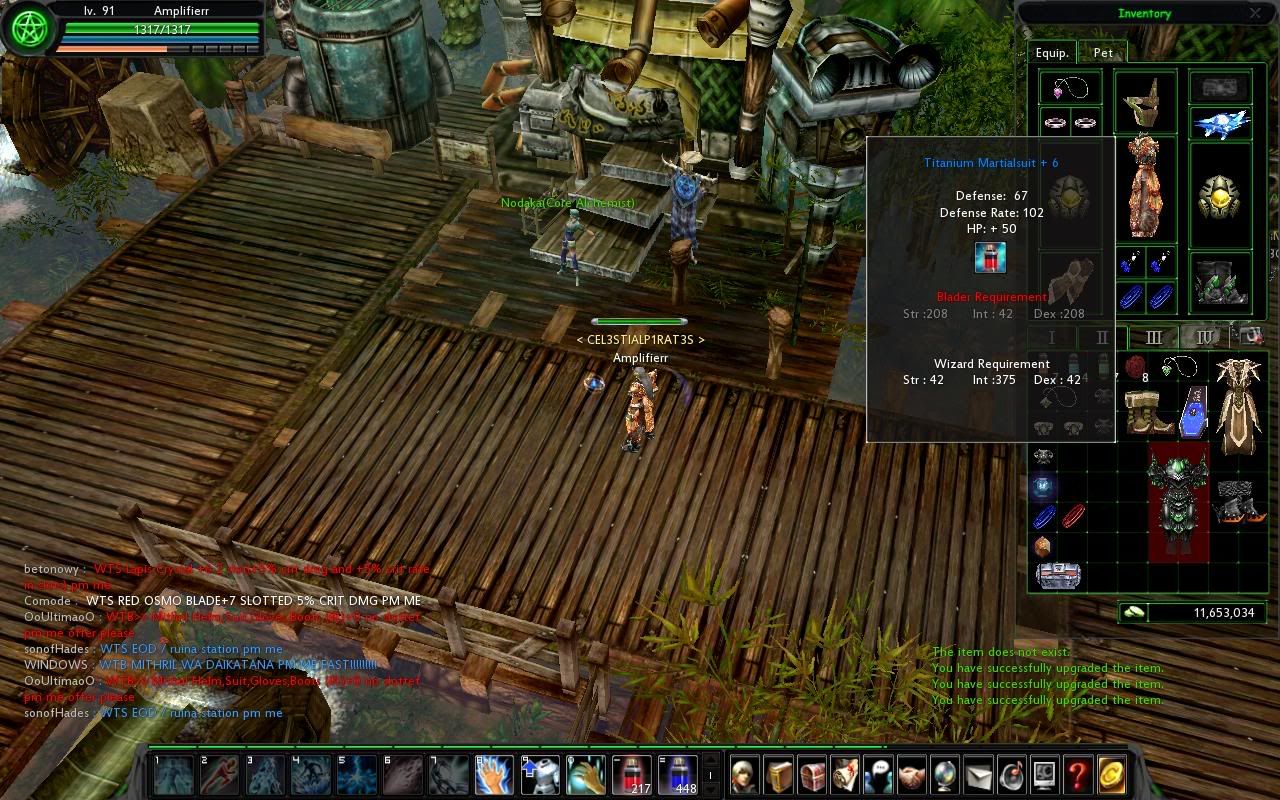
Task: Click the red bracelet in inventory
Action: (1073, 516)
